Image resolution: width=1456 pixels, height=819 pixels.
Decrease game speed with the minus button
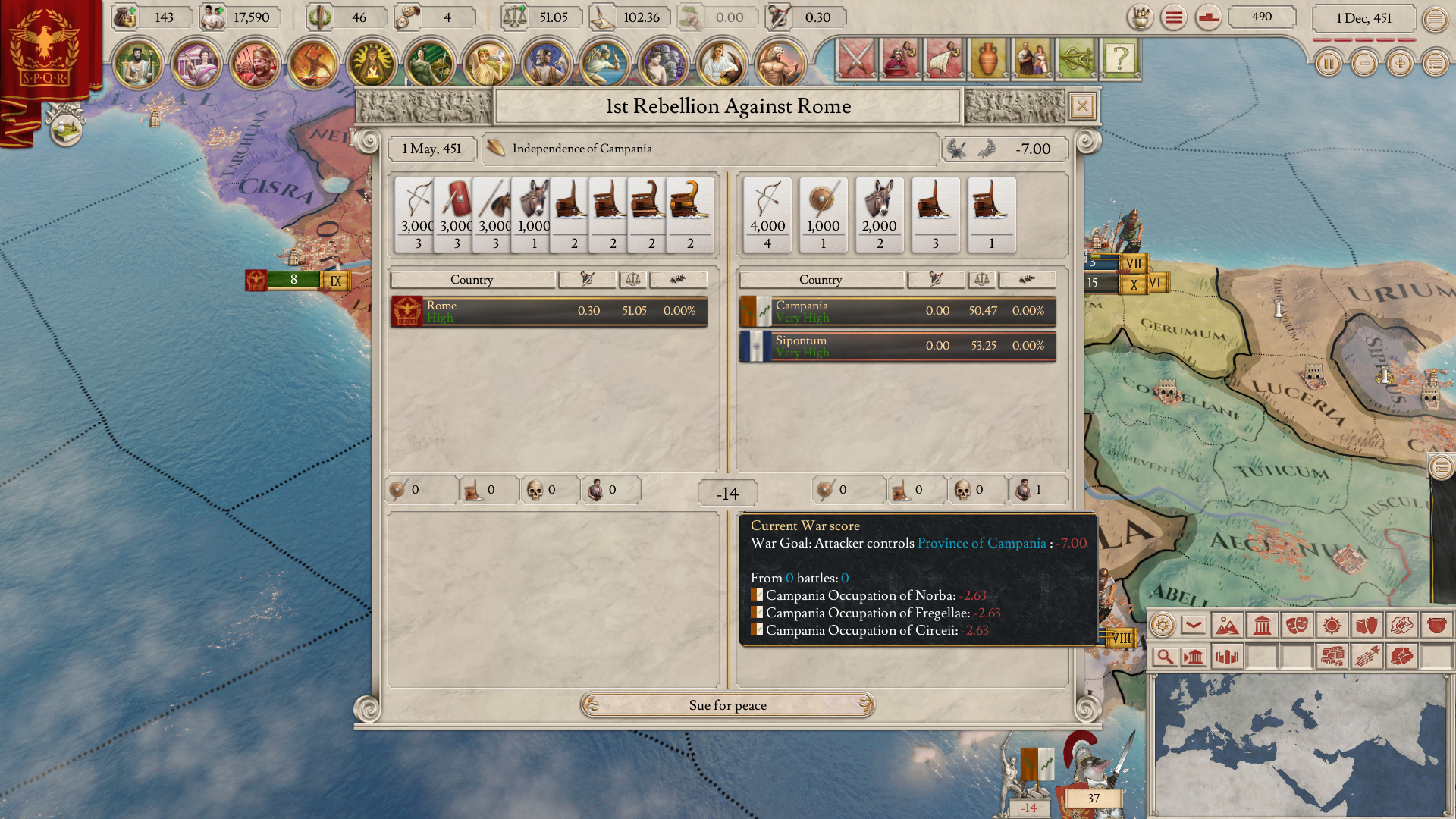tap(1364, 64)
